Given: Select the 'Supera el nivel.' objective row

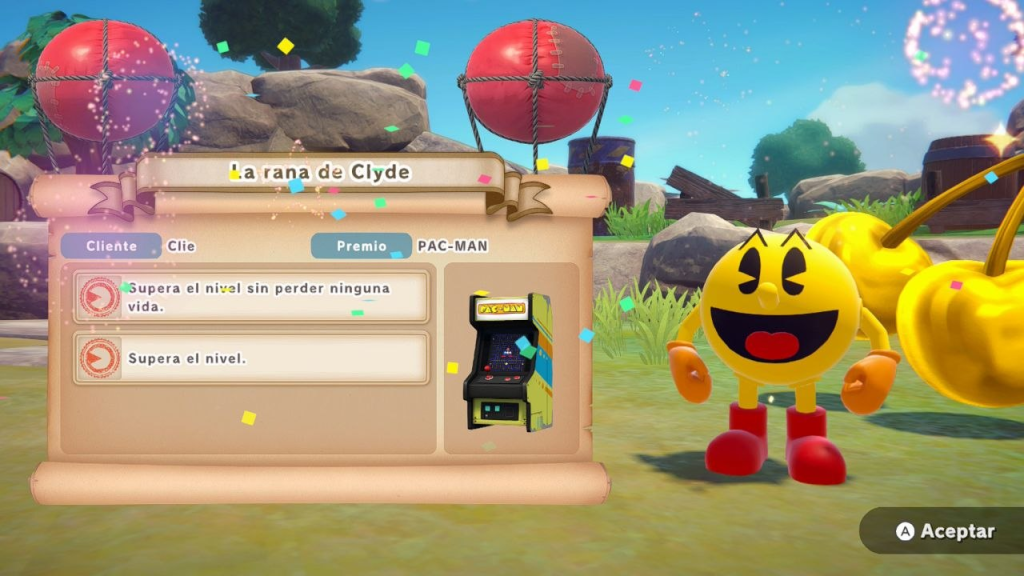Looking at the screenshot, I should [x=252, y=358].
